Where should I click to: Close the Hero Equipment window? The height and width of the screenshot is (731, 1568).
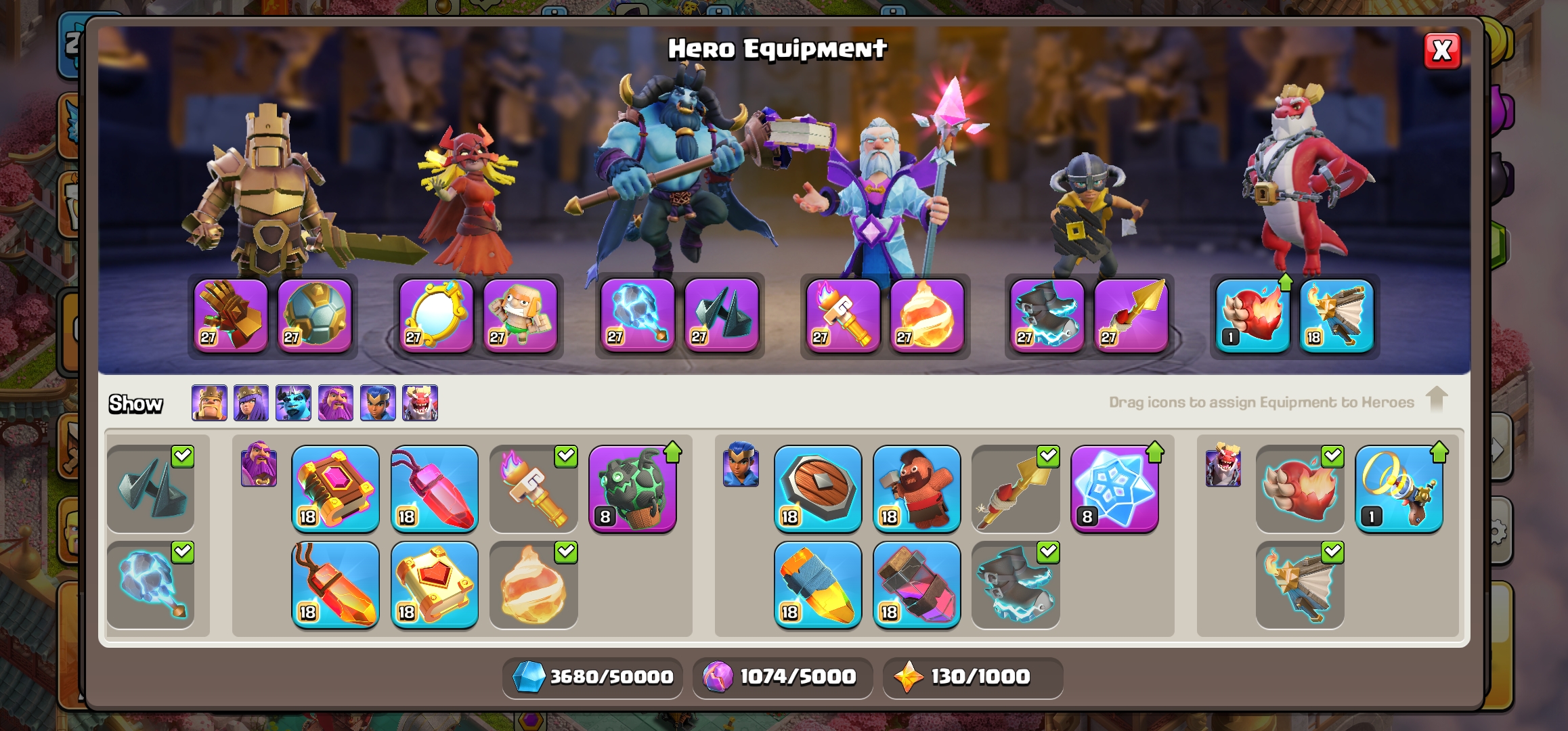(x=1442, y=51)
